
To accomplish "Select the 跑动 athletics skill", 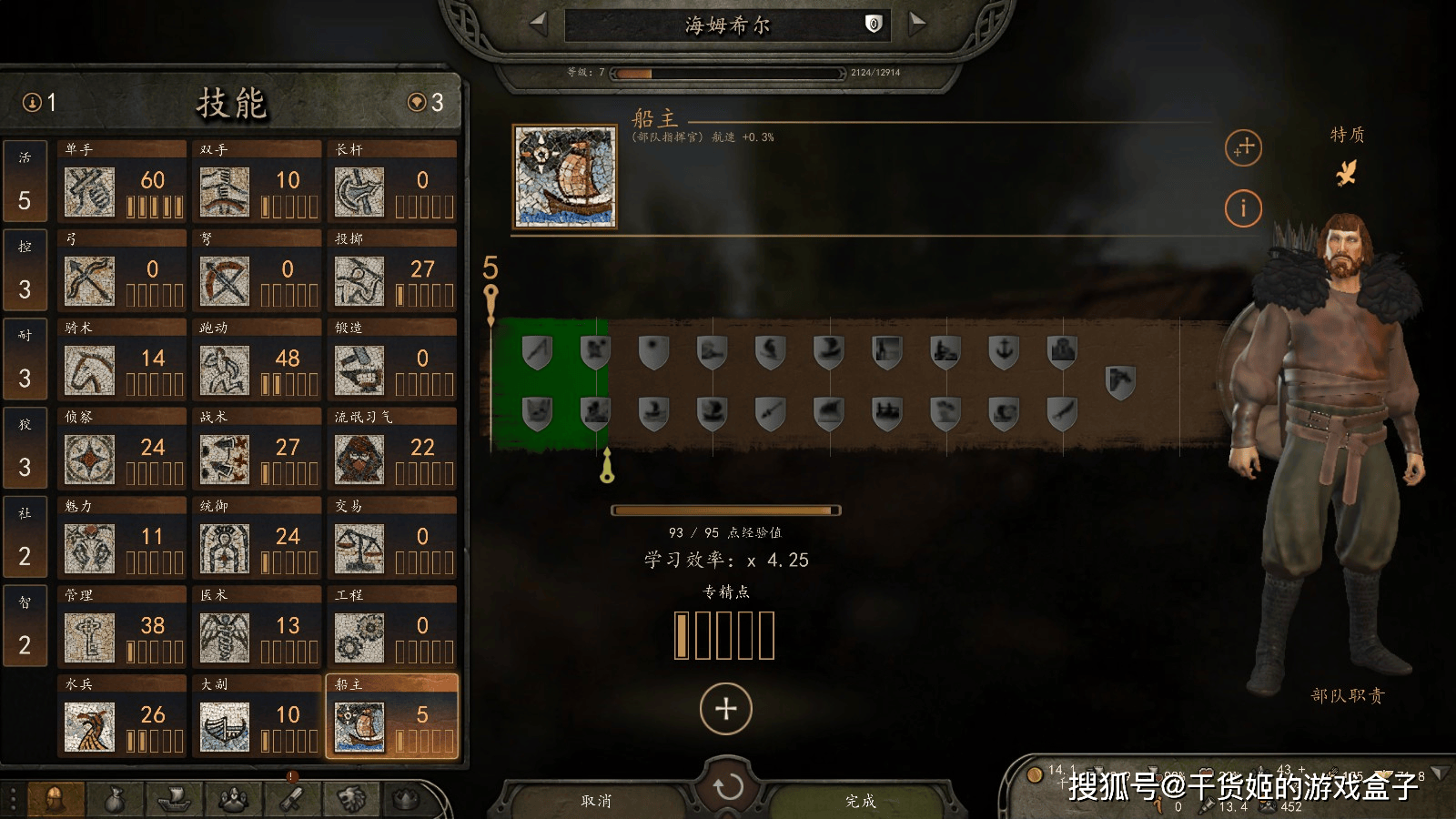I will point(257,360).
